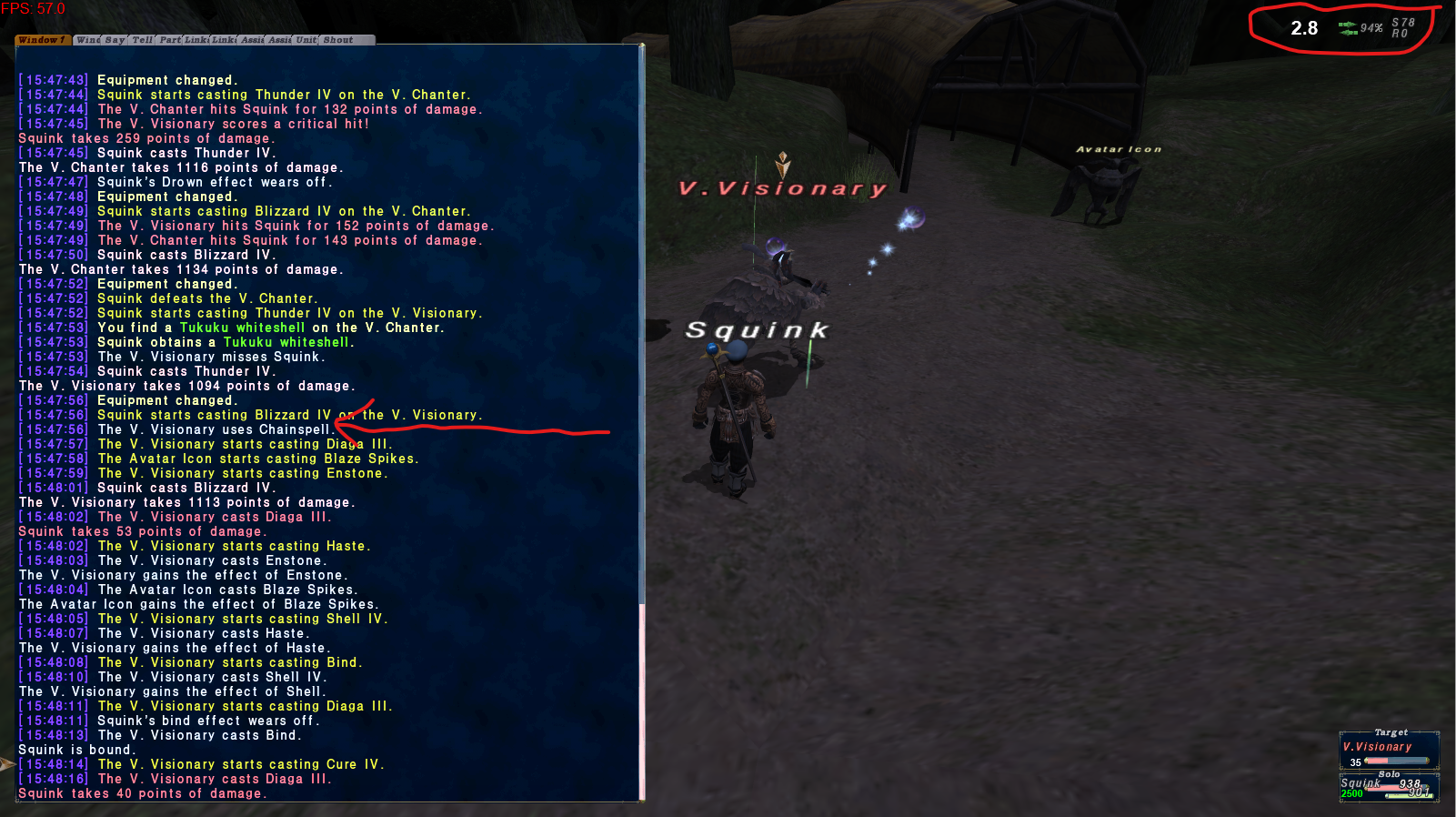Switch to the Part chat tab
The width and height of the screenshot is (1456, 817).
(168, 41)
